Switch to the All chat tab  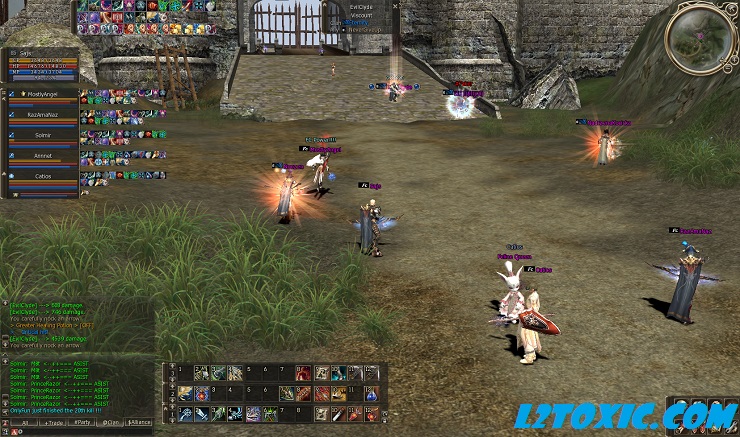click(23, 423)
